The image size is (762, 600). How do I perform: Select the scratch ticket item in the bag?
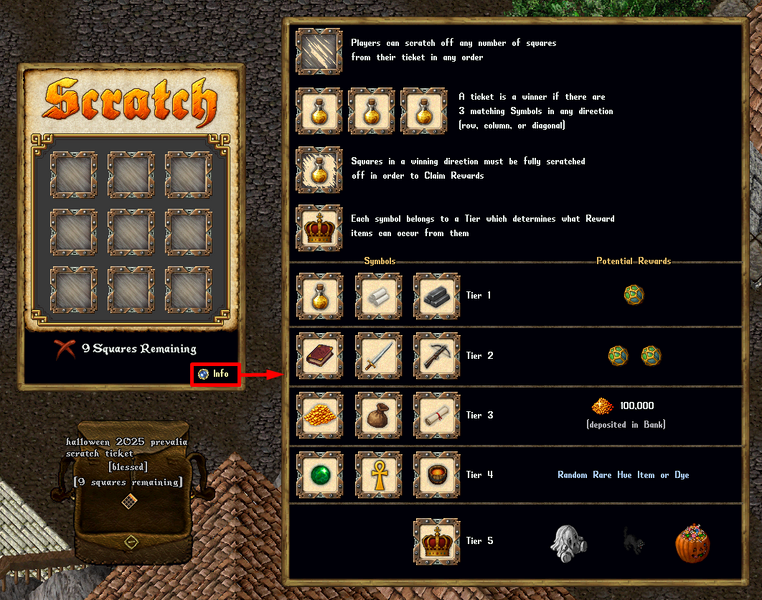tap(129, 502)
